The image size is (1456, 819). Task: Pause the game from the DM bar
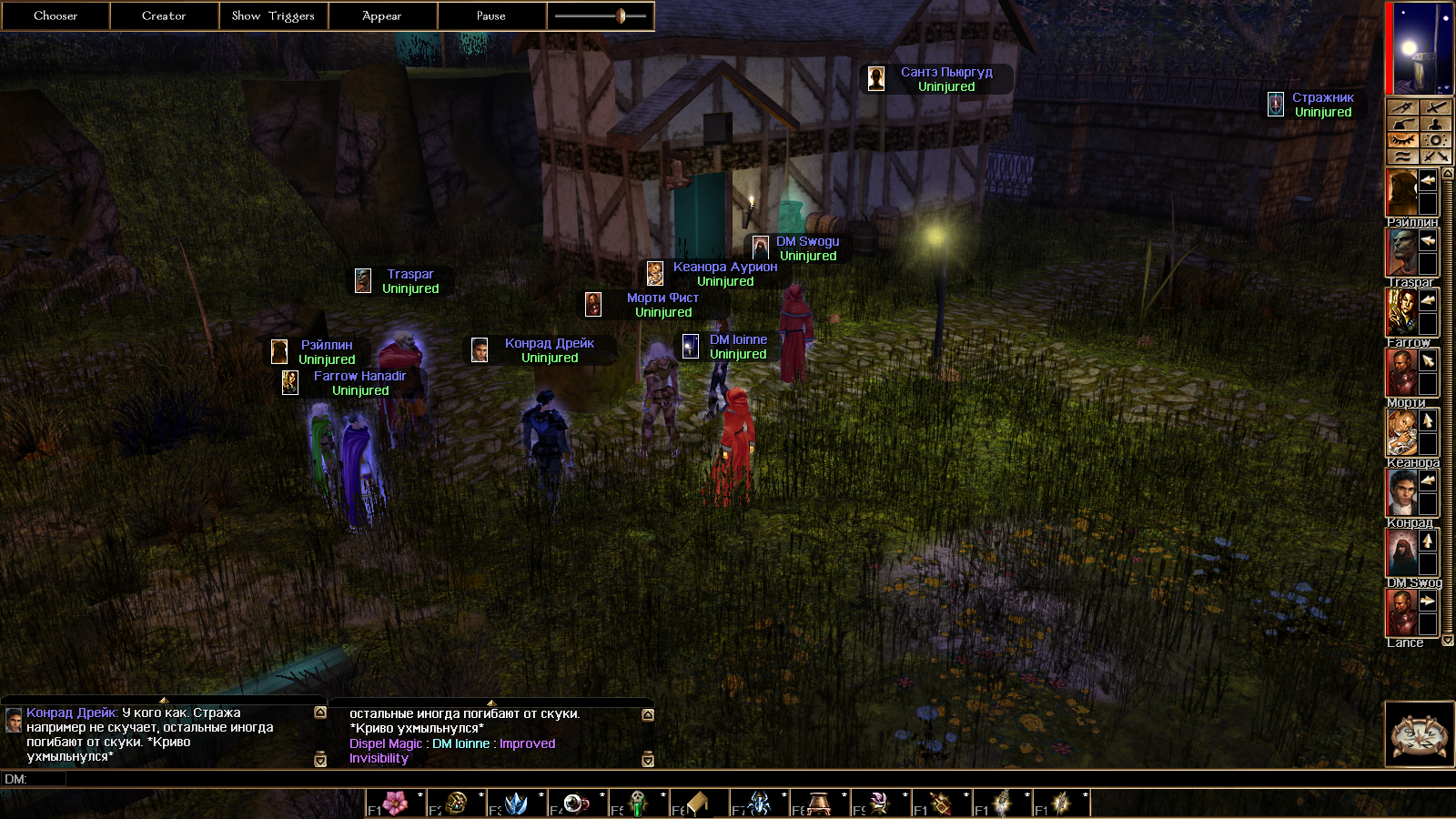tap(491, 15)
